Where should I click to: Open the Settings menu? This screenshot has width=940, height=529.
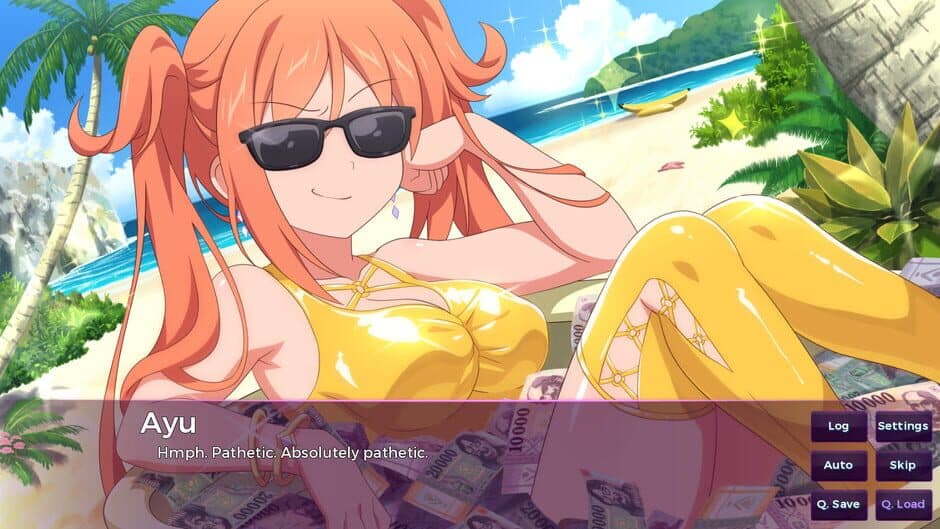click(x=903, y=427)
